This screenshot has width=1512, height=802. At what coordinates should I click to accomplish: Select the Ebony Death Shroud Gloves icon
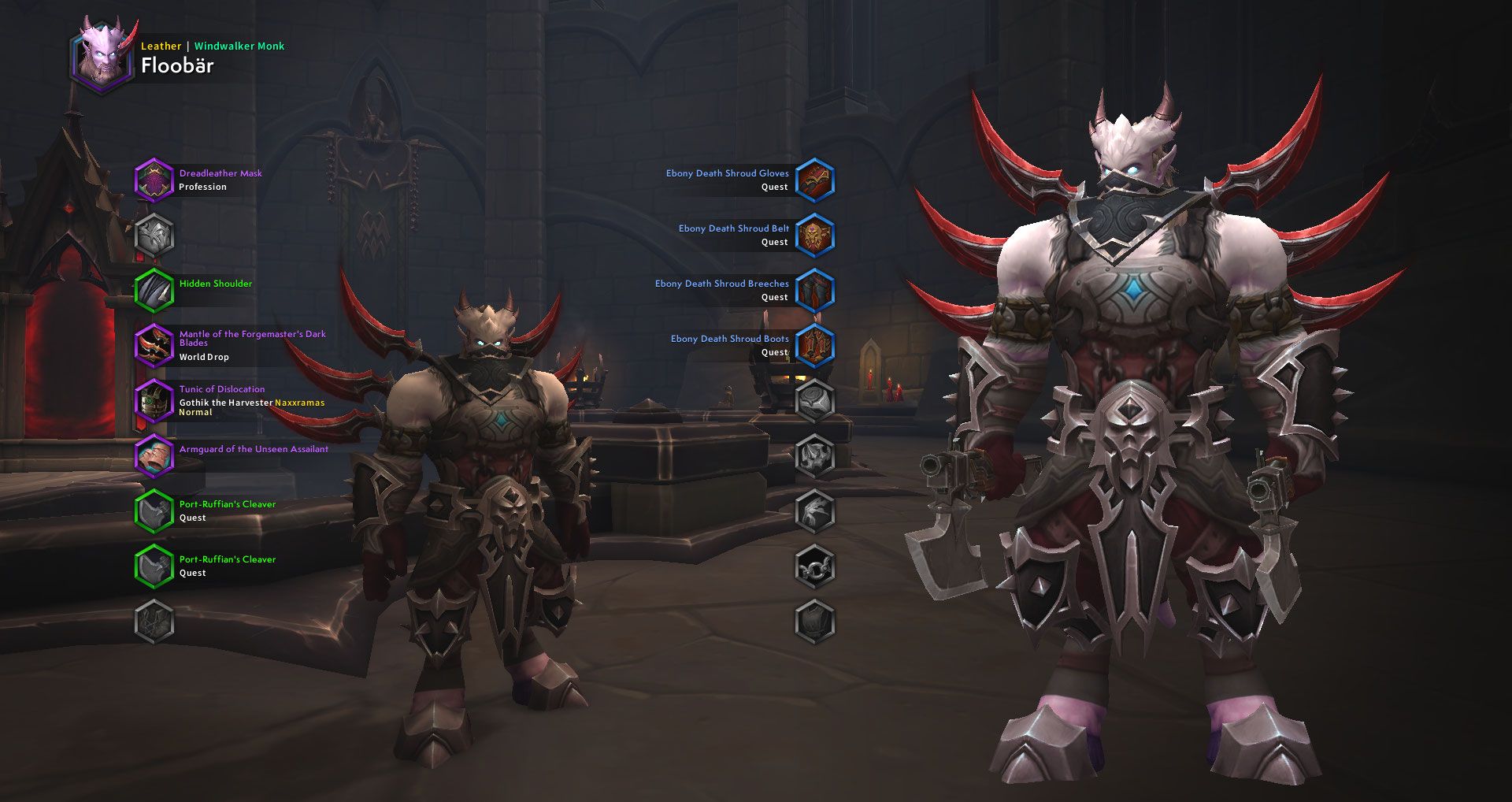tap(815, 180)
